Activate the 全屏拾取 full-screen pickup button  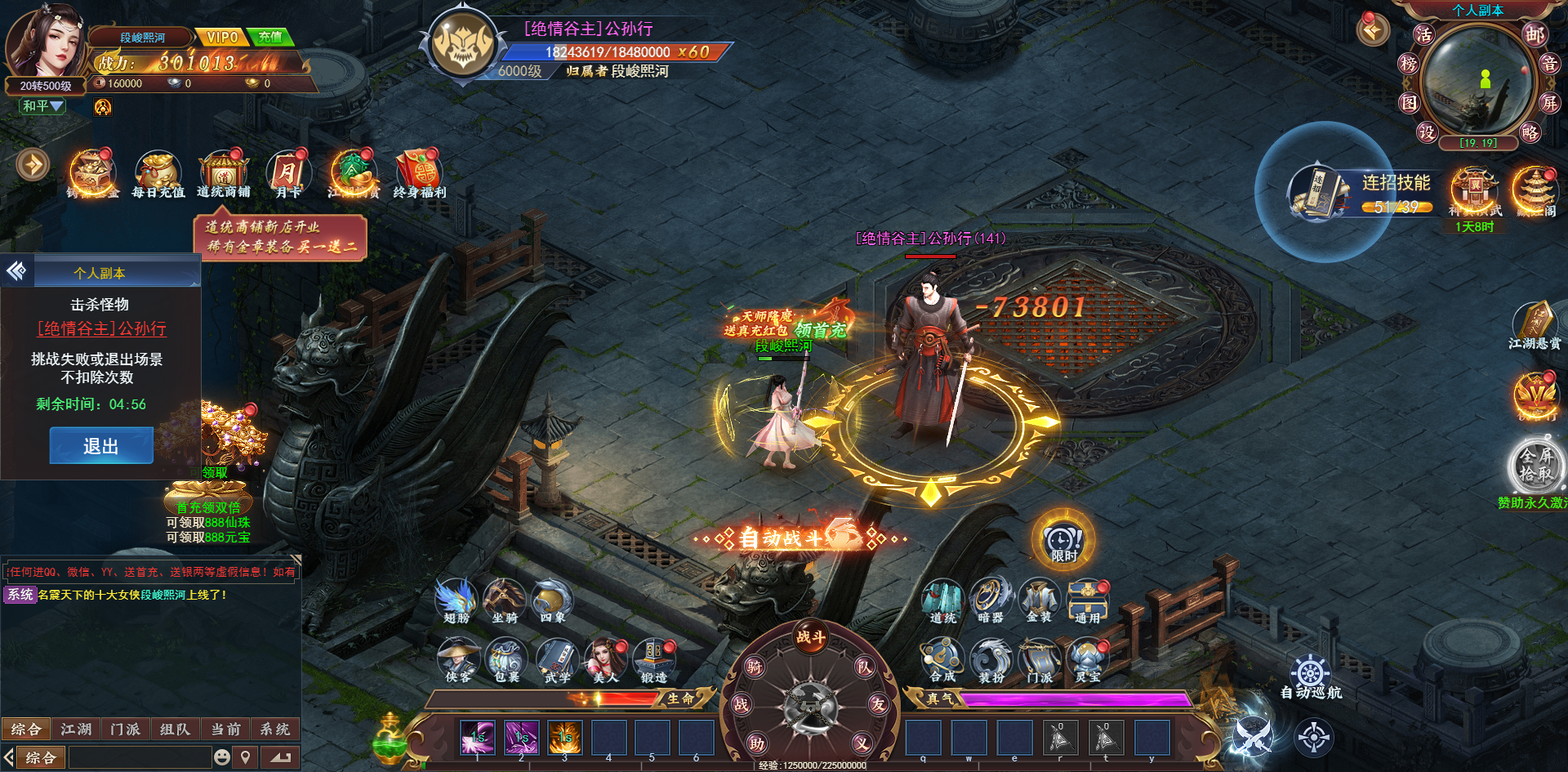(1535, 465)
